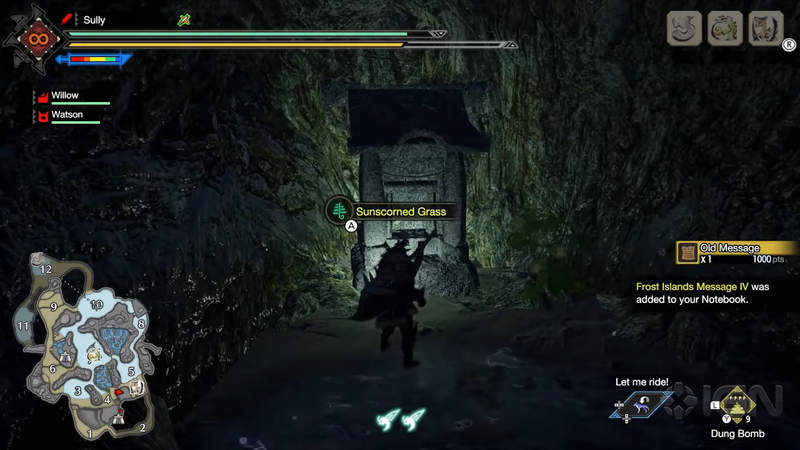The image size is (800, 450).
Task: Click area 11 on the minimap
Action: [22, 325]
